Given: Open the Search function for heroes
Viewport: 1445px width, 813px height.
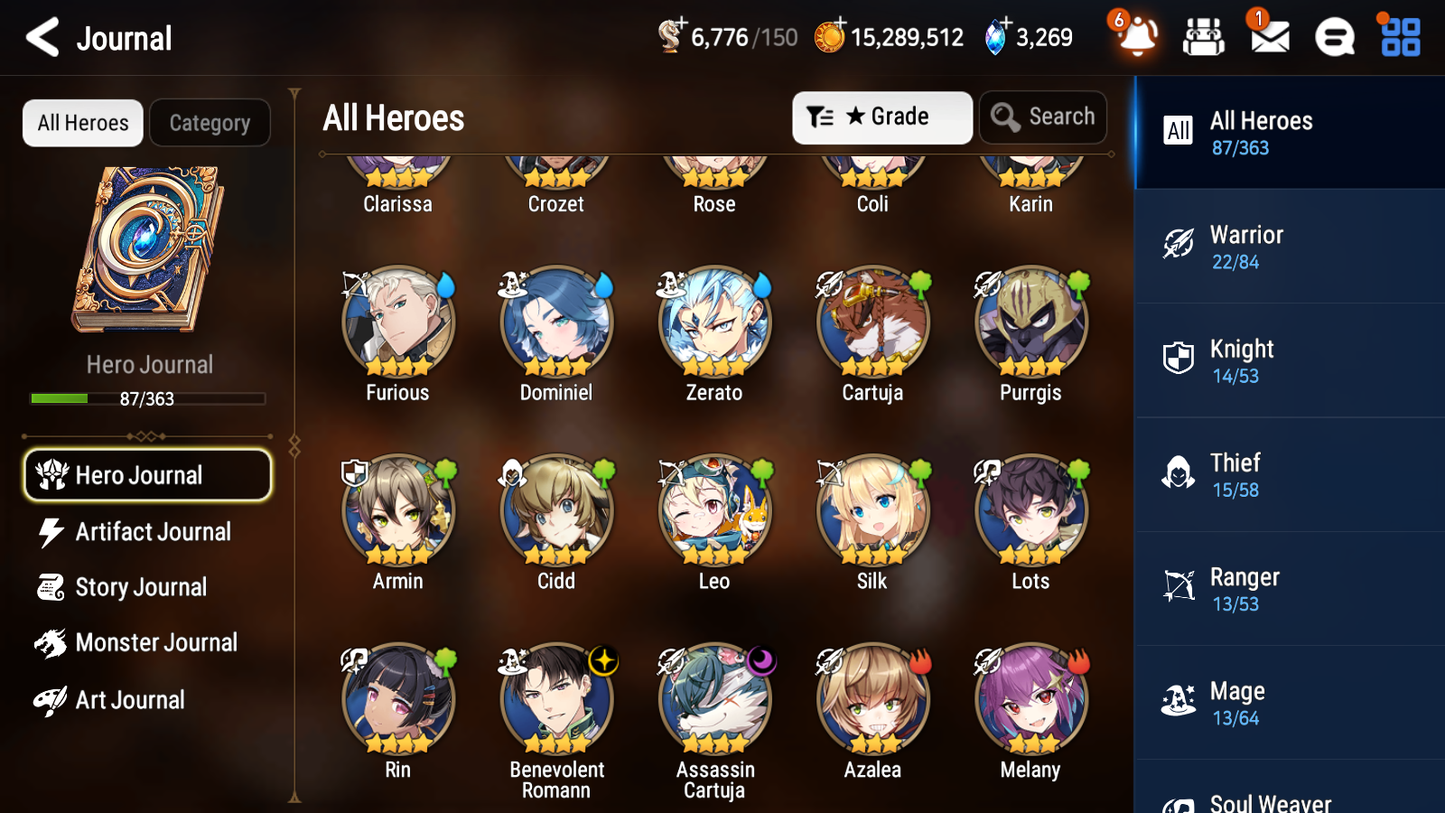Looking at the screenshot, I should [x=1043, y=117].
